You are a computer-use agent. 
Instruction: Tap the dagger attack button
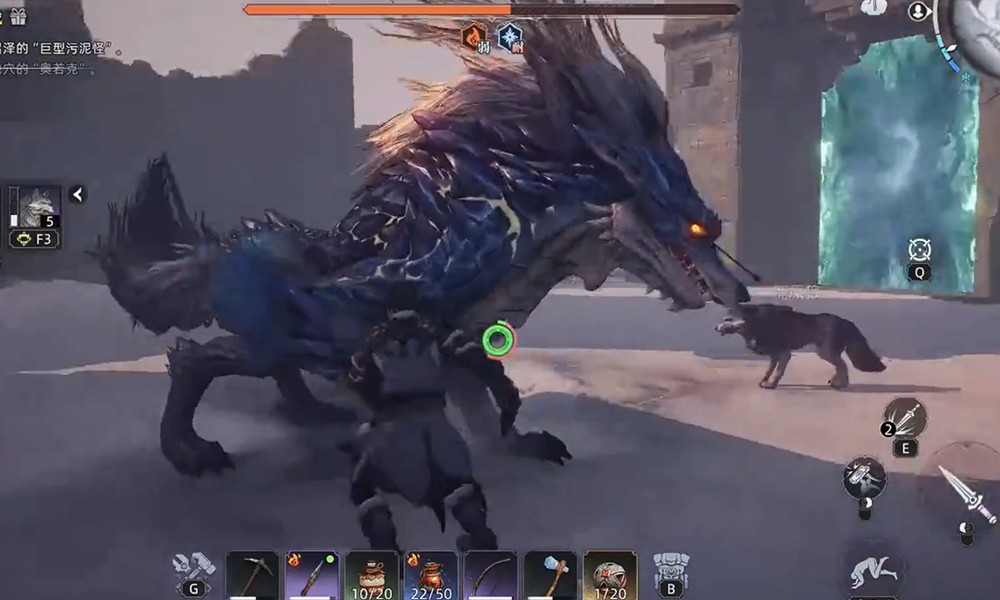click(962, 490)
